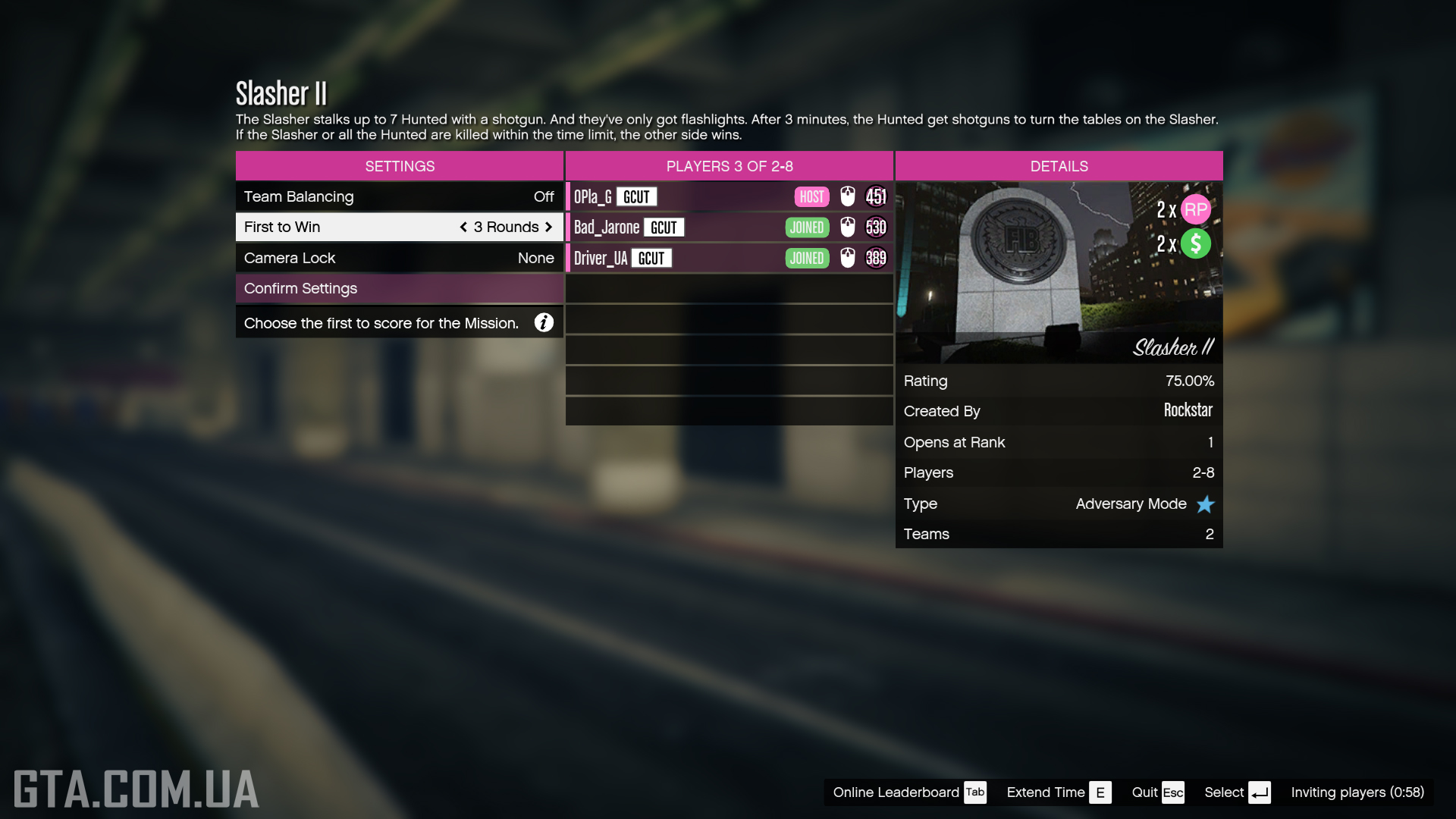Quit the lobby
1456x819 pixels.
pos(1157,792)
